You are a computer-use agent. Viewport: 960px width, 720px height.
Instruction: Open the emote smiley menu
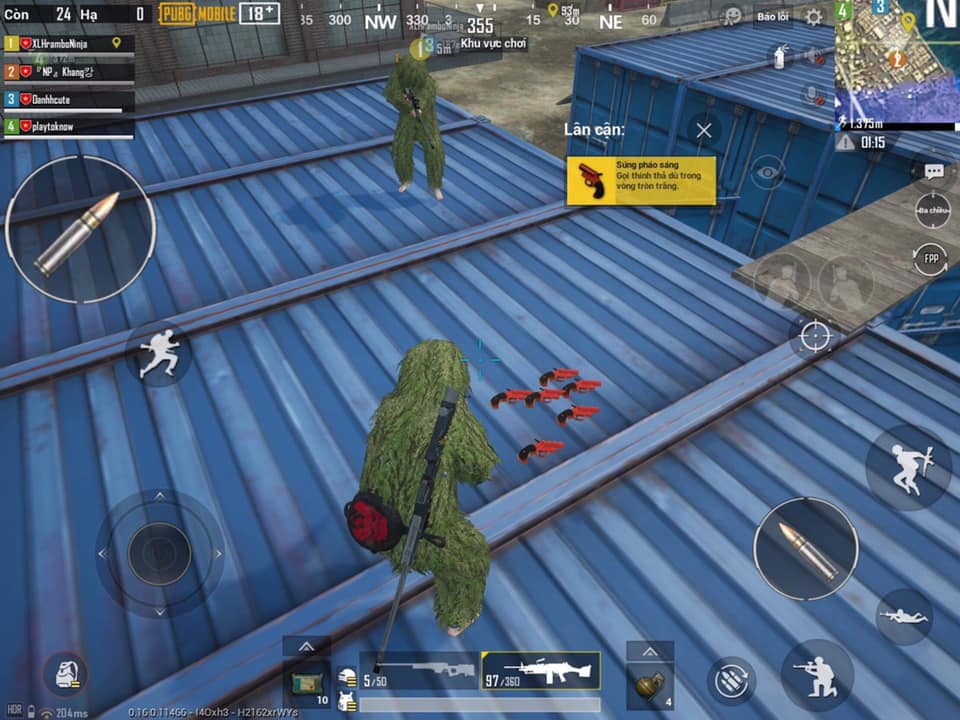tap(733, 17)
